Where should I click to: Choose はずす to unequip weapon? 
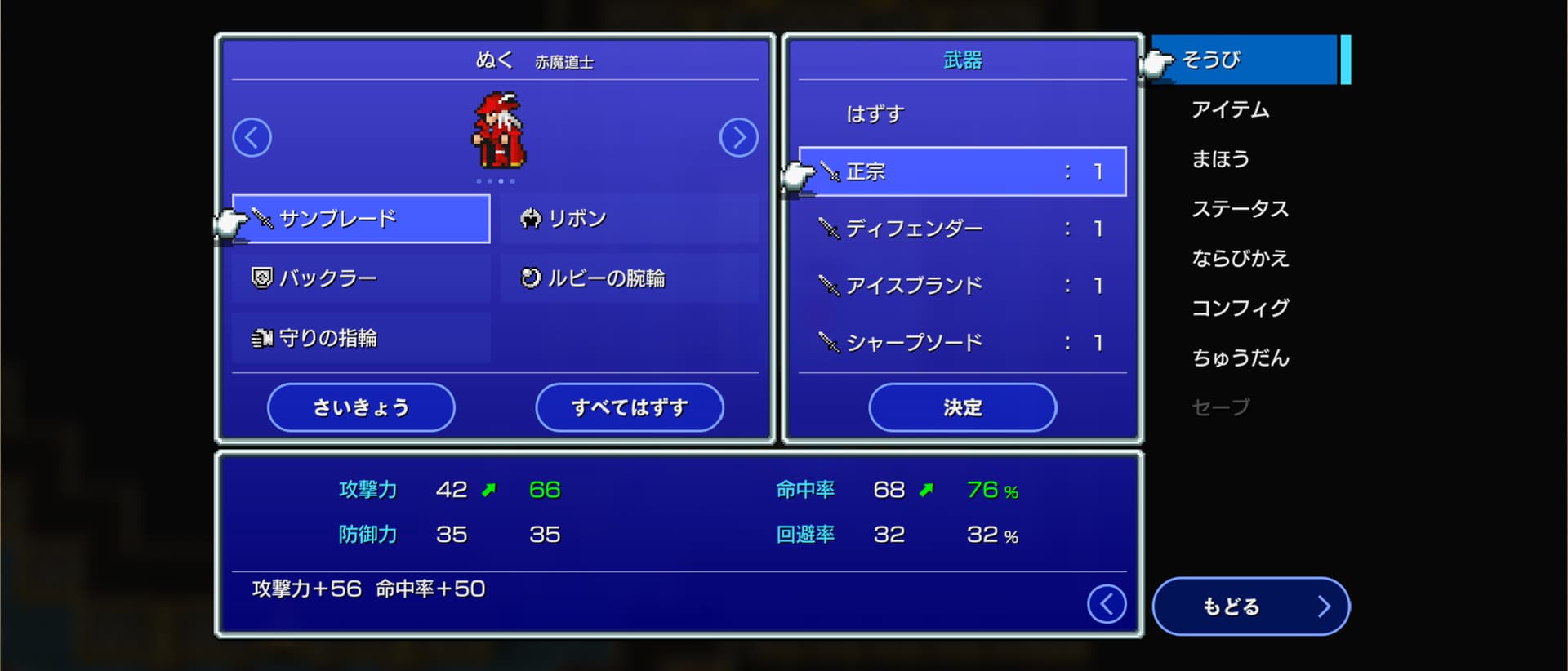[x=962, y=114]
